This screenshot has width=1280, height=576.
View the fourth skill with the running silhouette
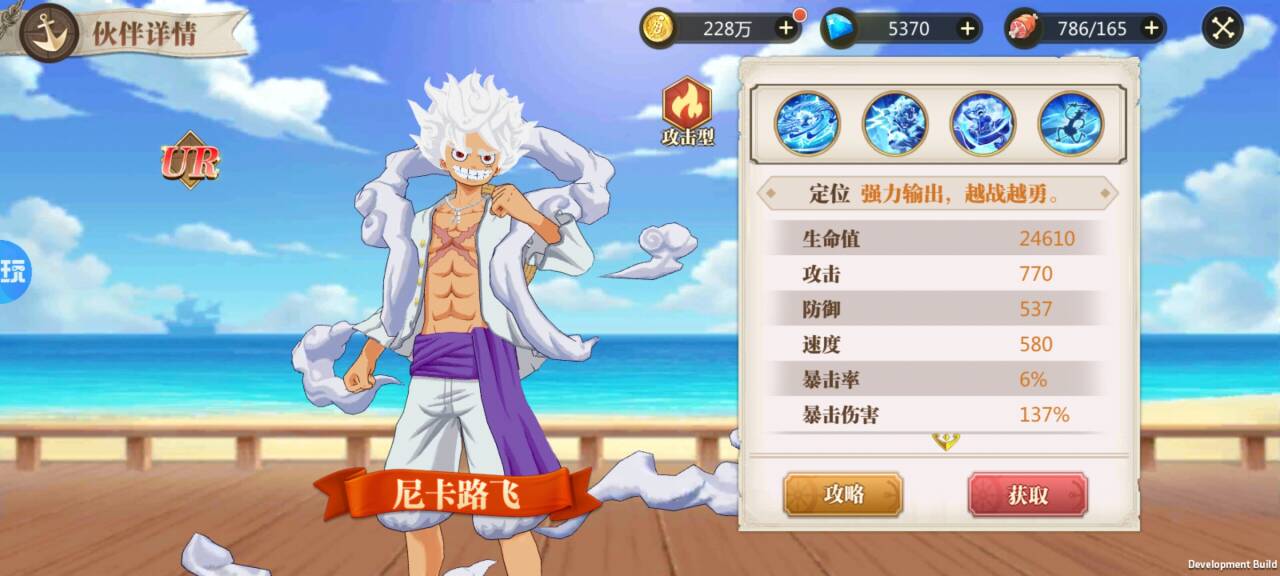(1070, 123)
